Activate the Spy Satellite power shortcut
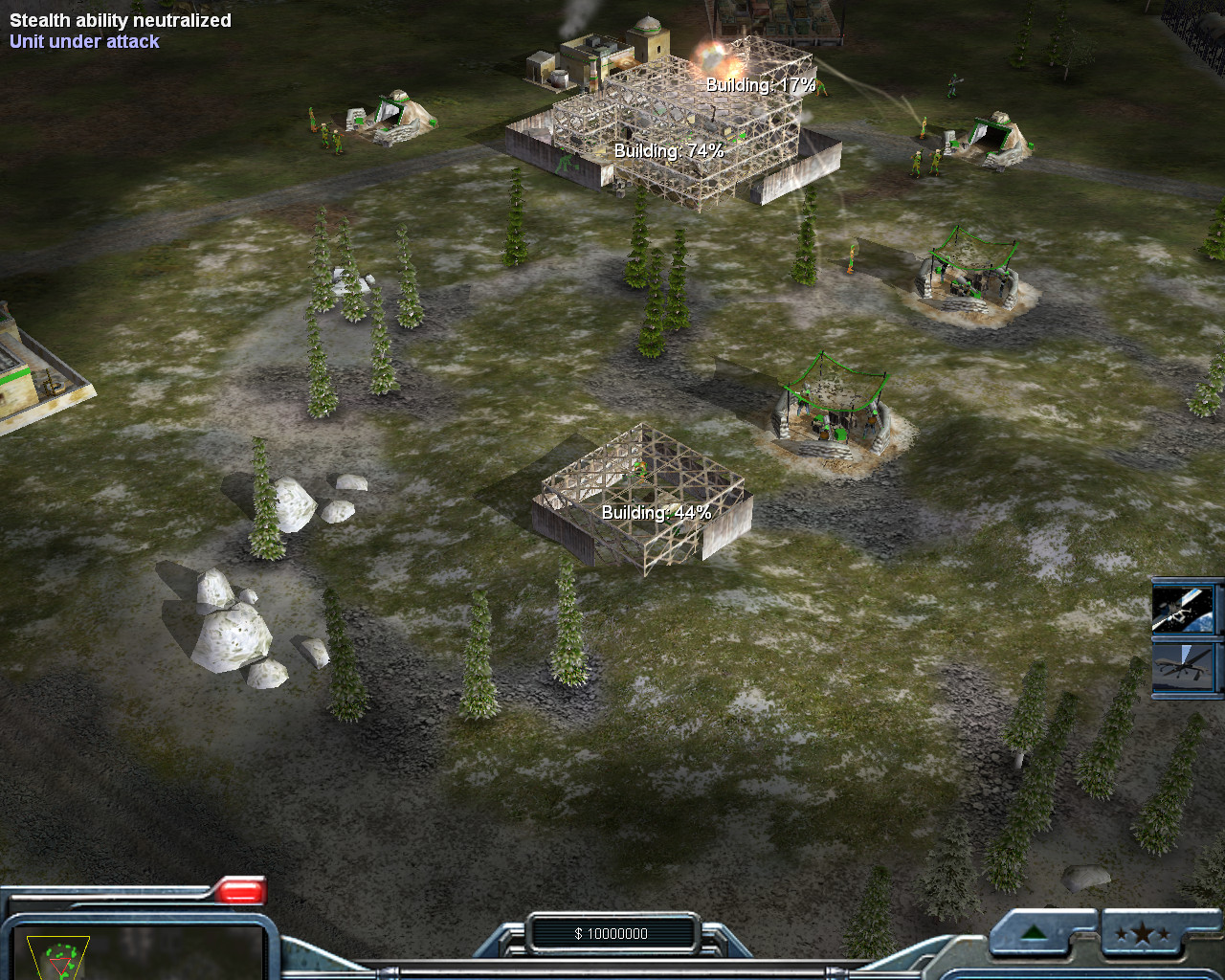 1185,609
